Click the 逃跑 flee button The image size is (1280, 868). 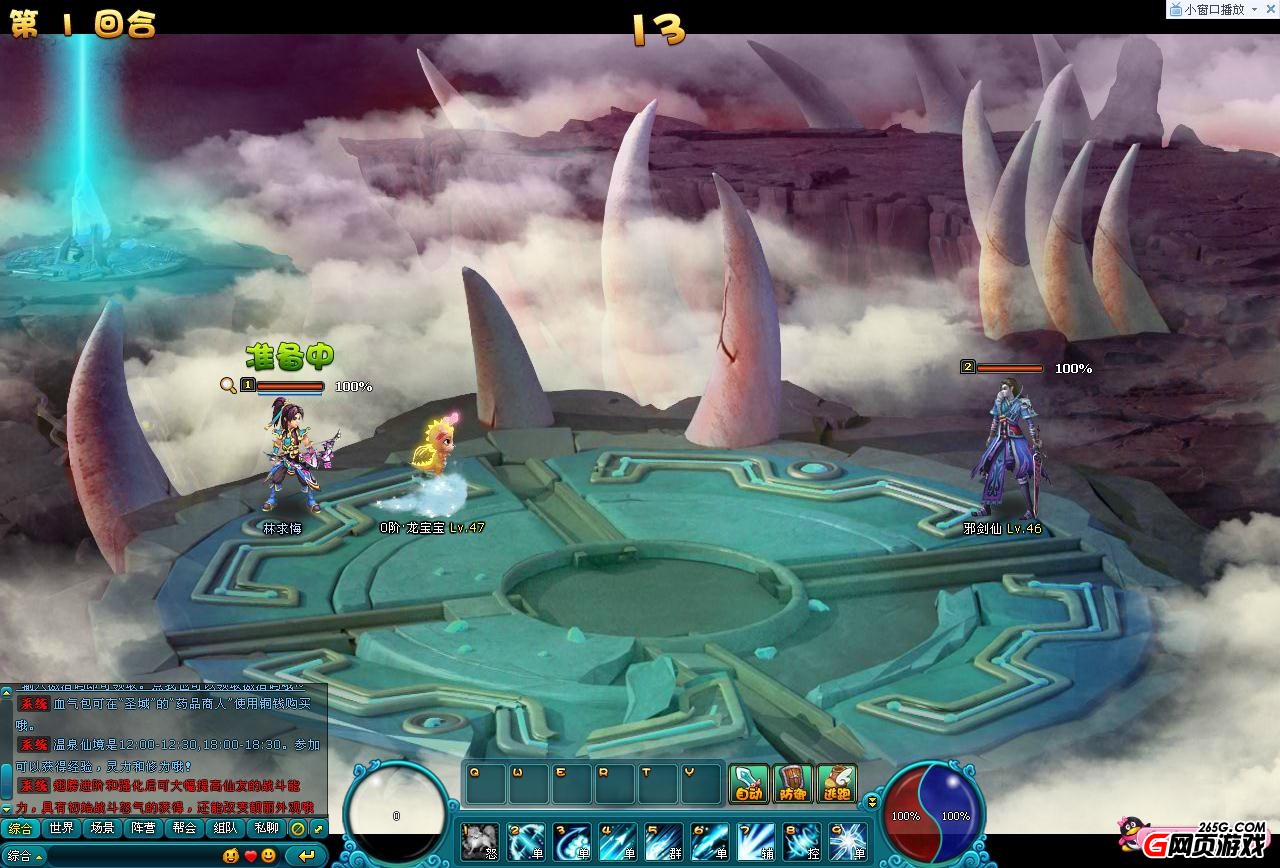(837, 783)
